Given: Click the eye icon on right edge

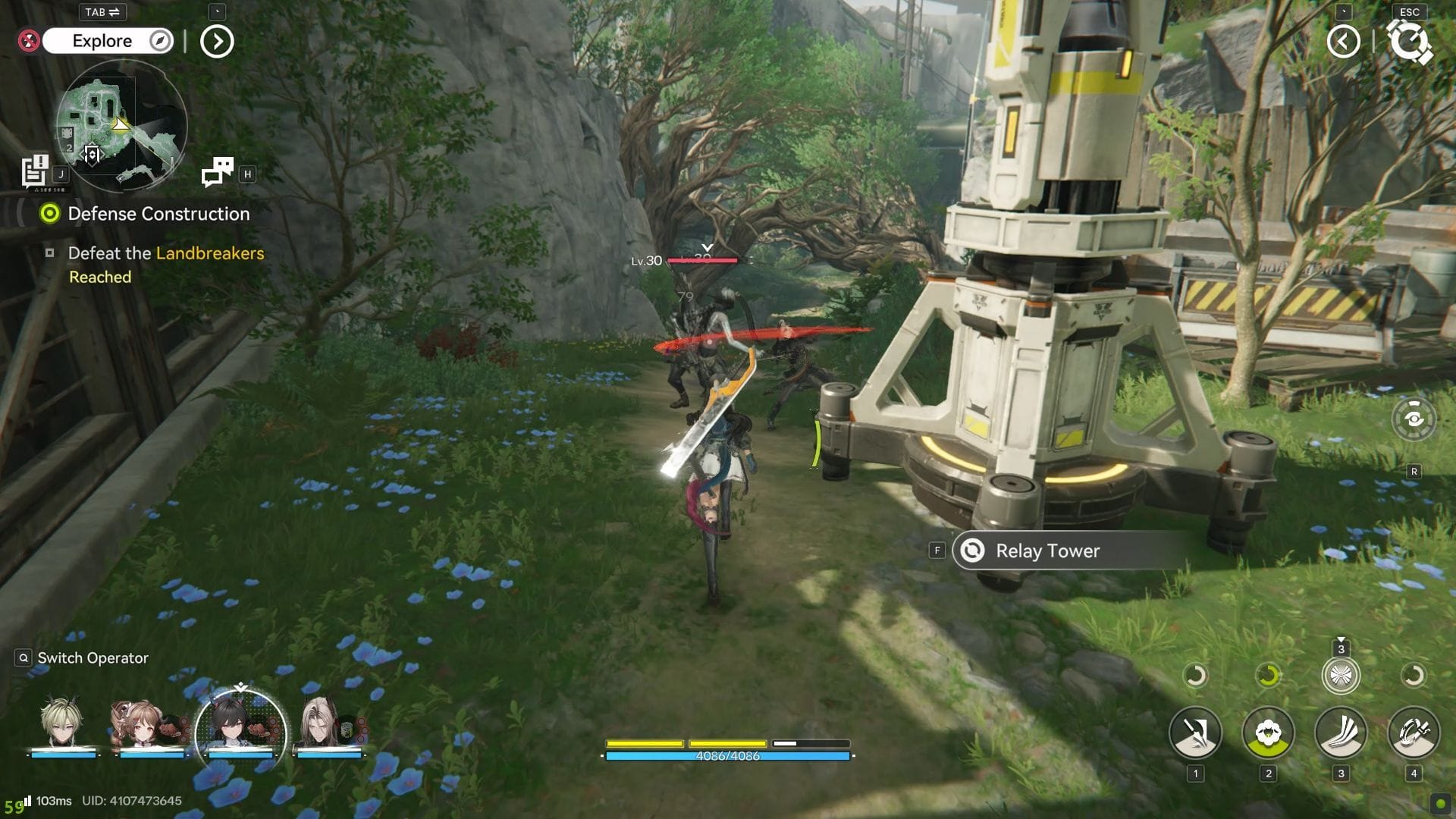Looking at the screenshot, I should pyautogui.click(x=1414, y=419).
